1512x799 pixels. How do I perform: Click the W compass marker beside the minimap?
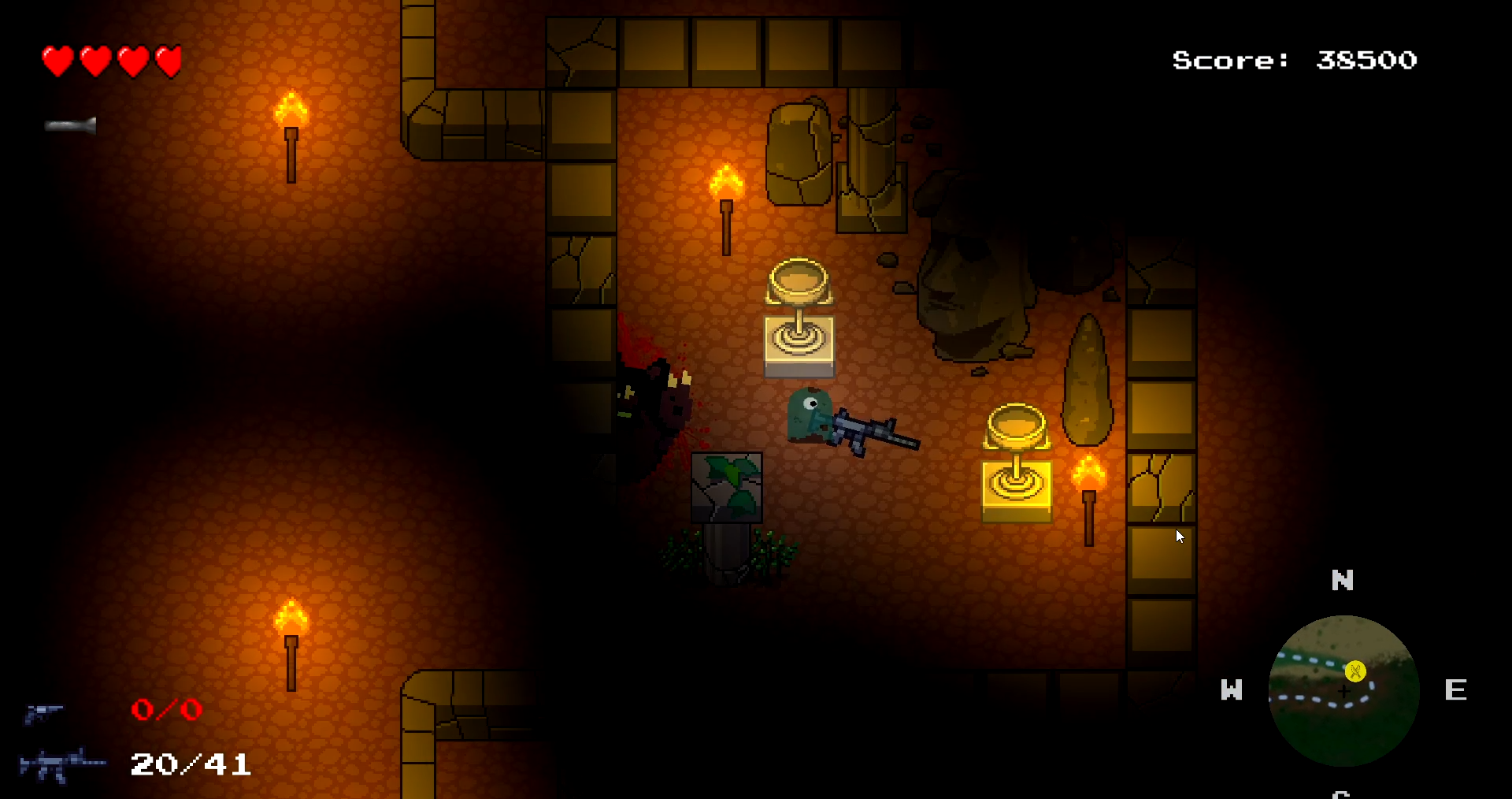pyautogui.click(x=1231, y=691)
